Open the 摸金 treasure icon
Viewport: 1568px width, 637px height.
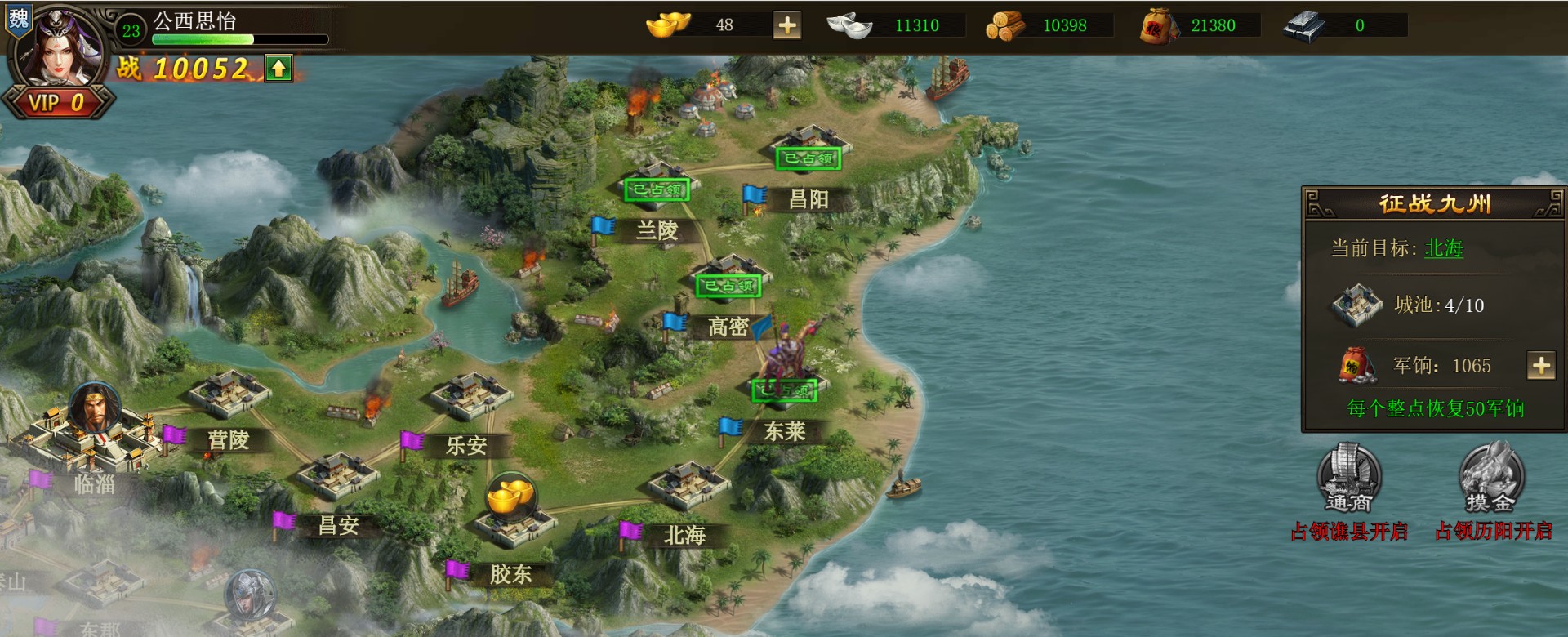pos(1491,478)
